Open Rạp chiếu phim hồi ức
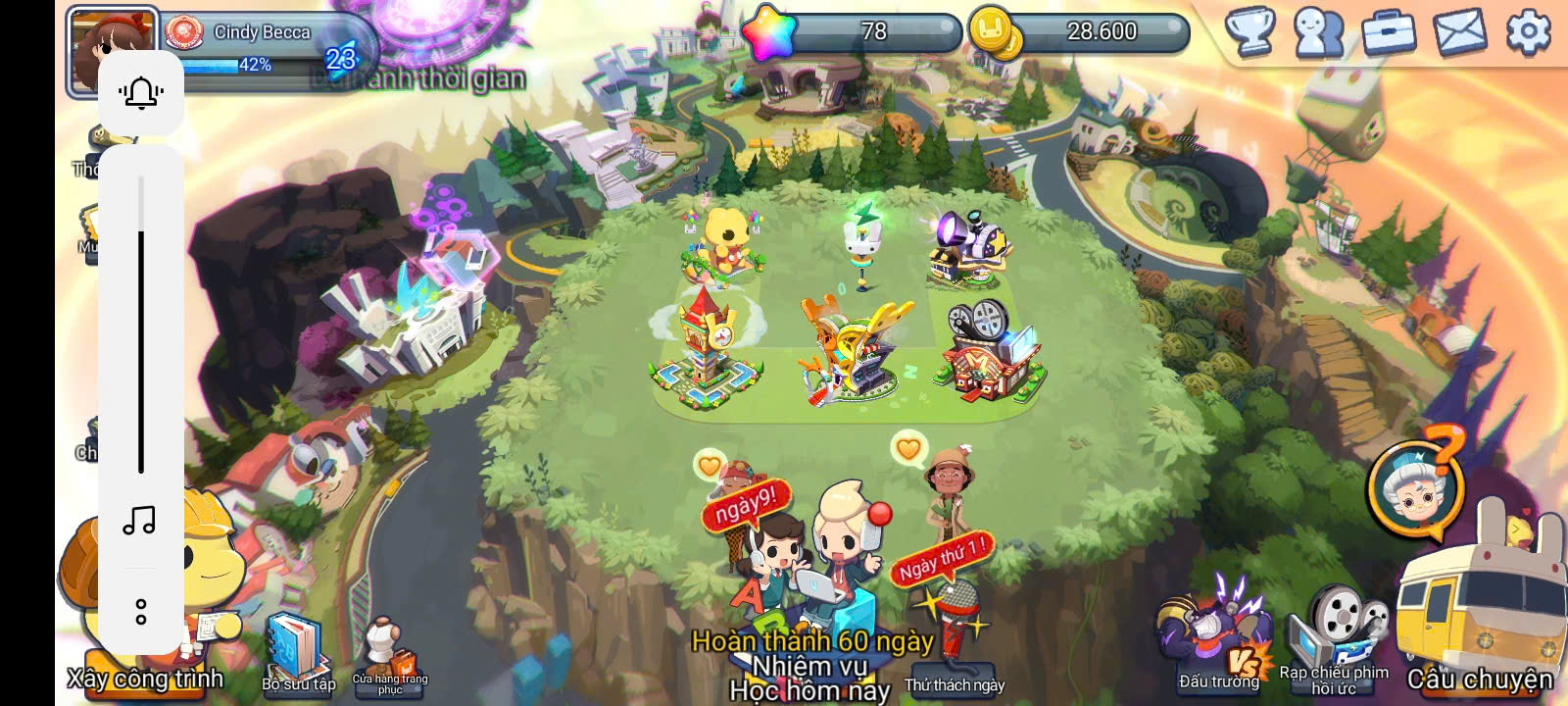This screenshot has width=1568, height=706. [x=1334, y=637]
